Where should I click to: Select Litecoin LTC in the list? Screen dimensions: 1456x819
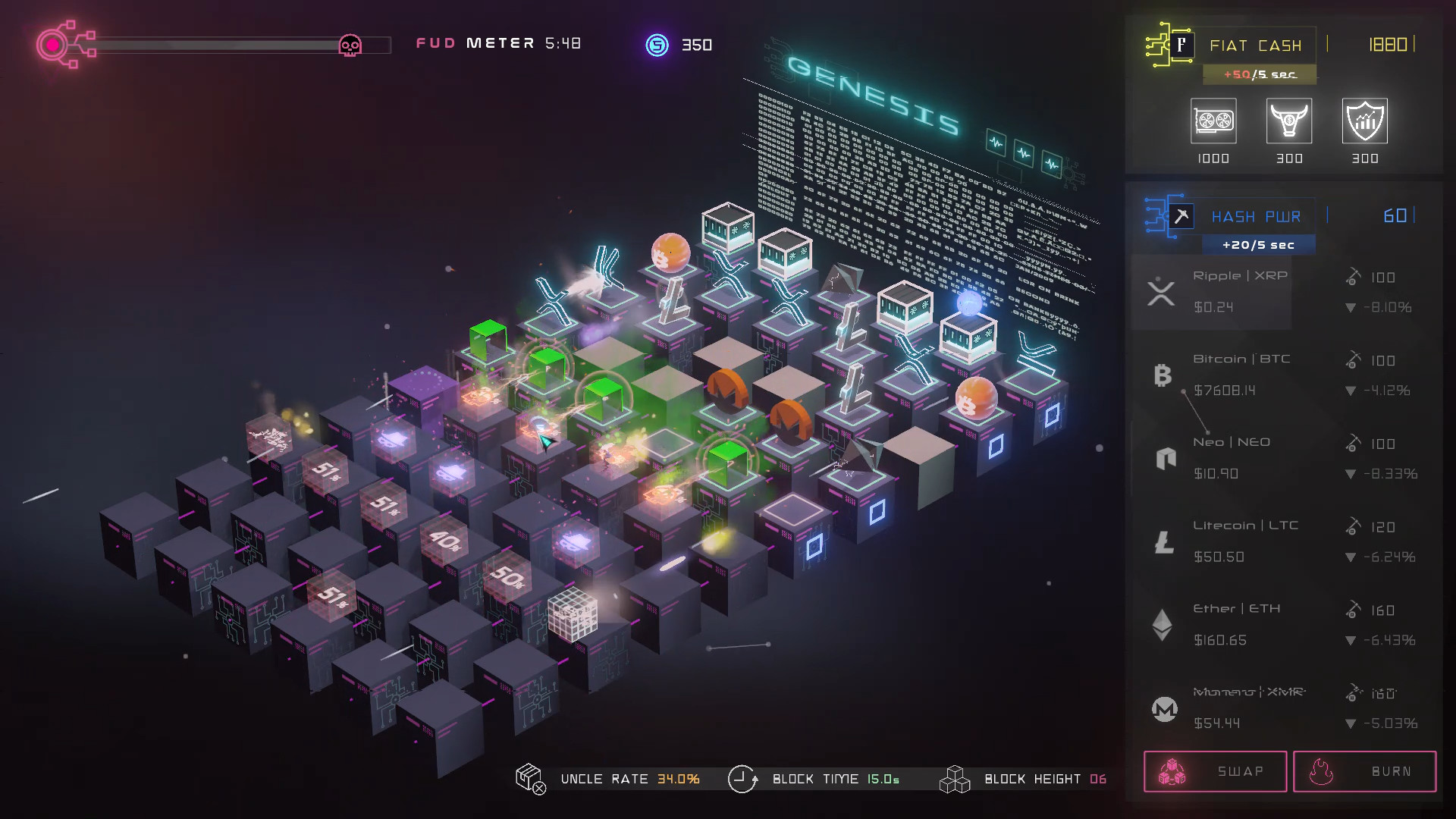click(x=1286, y=541)
